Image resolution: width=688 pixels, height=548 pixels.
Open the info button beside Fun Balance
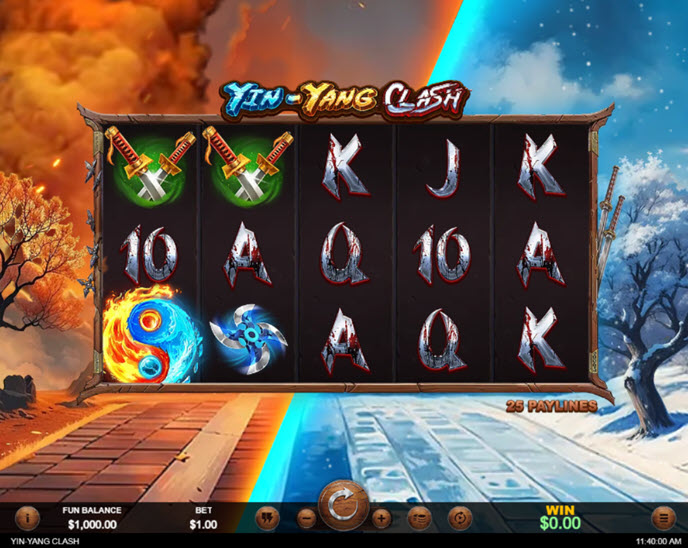click(x=26, y=518)
